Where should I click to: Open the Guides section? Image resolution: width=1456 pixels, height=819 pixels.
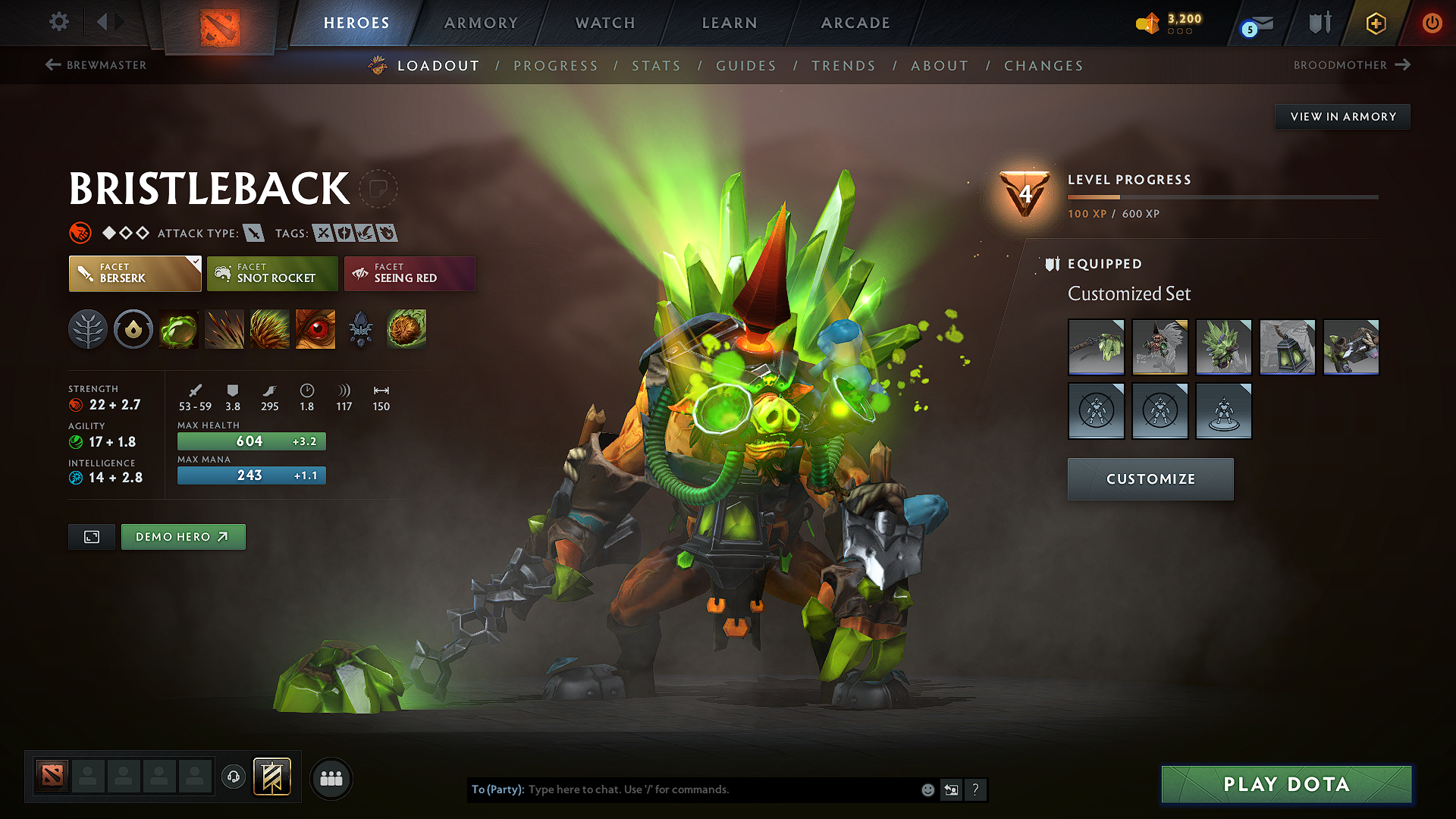[746, 66]
